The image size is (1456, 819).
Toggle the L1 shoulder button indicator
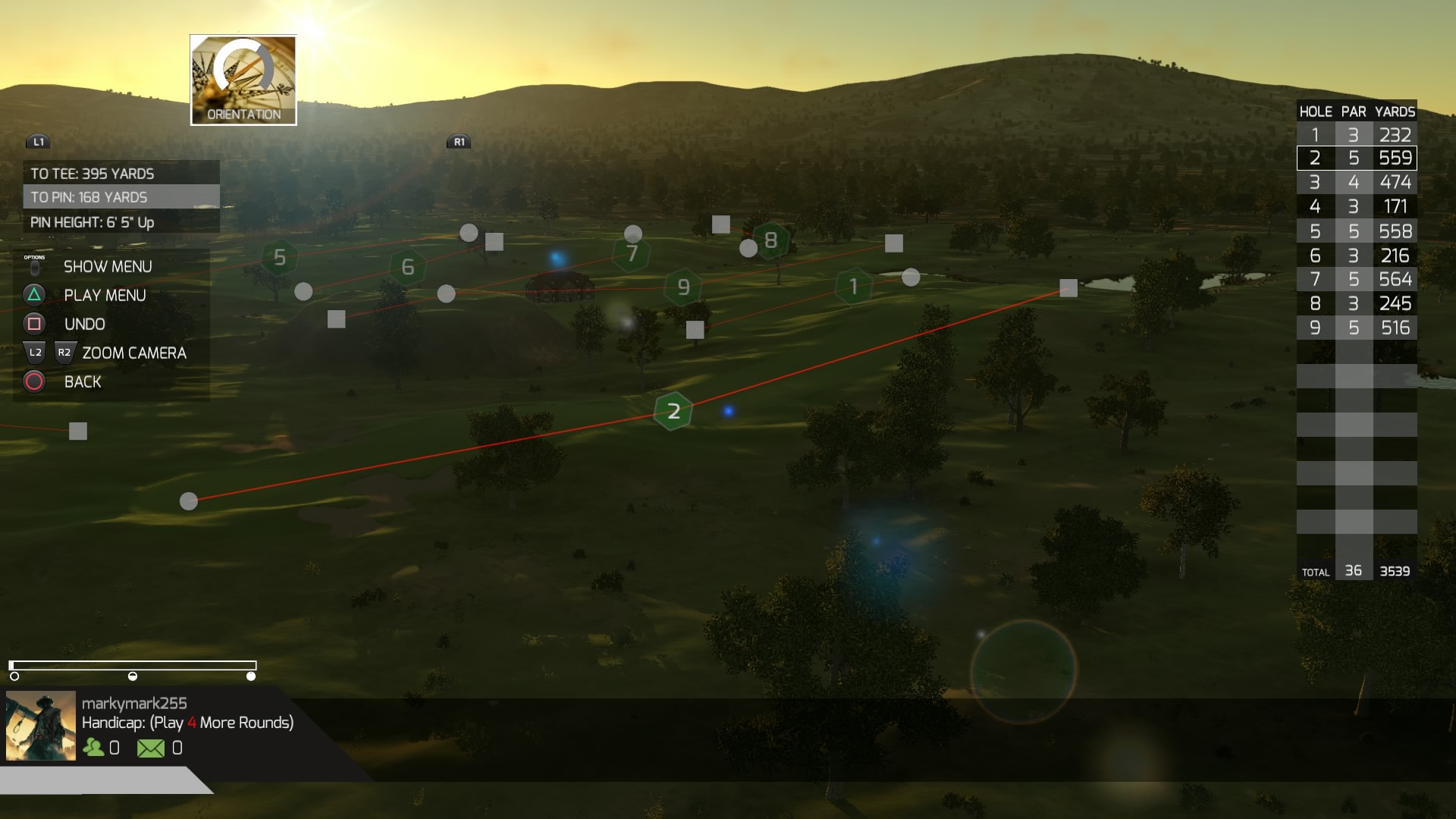pyautogui.click(x=39, y=140)
